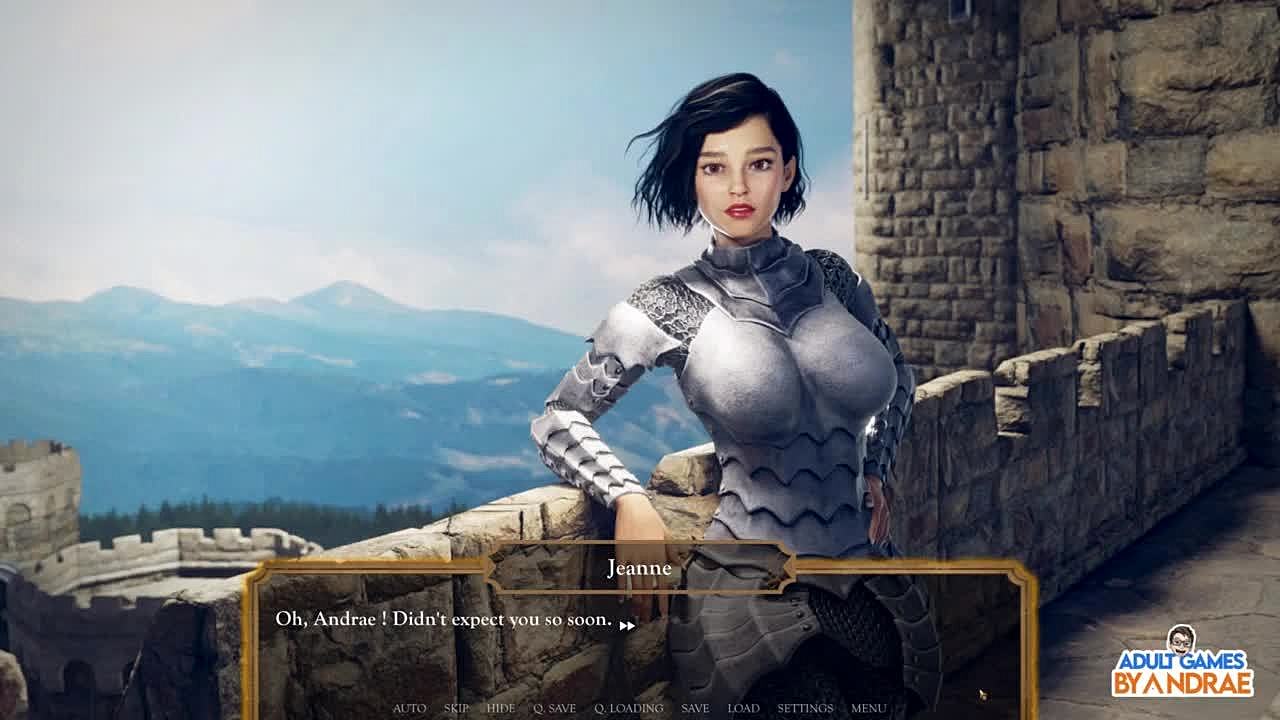Open the SETTINGS screen
Screen dimensions: 1280x720
[x=805, y=708]
